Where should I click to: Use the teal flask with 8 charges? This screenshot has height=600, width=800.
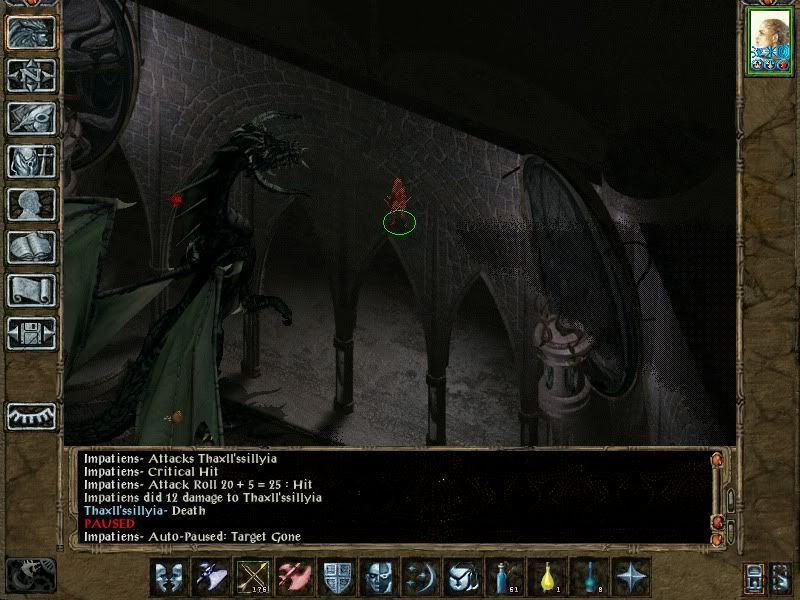[590, 577]
